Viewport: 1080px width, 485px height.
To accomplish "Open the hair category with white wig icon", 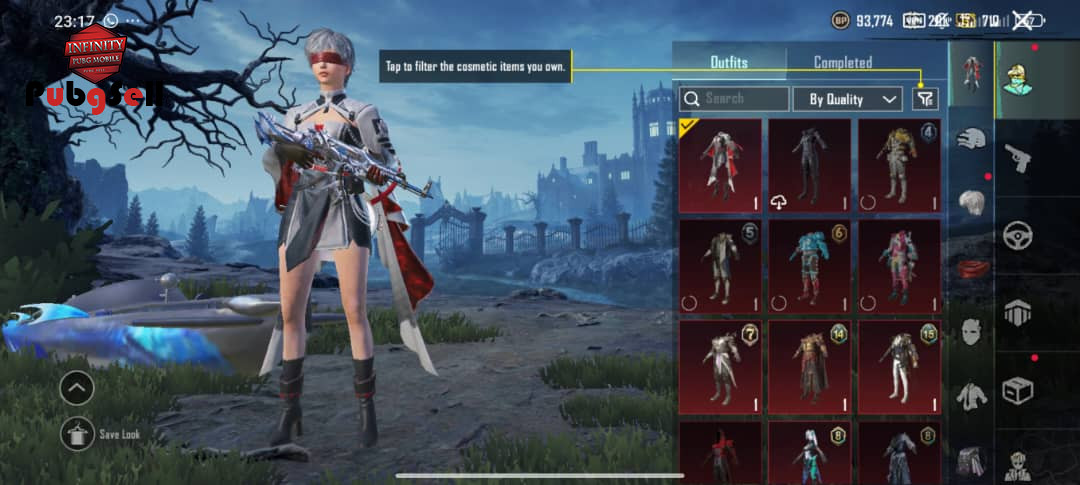I will [970, 203].
